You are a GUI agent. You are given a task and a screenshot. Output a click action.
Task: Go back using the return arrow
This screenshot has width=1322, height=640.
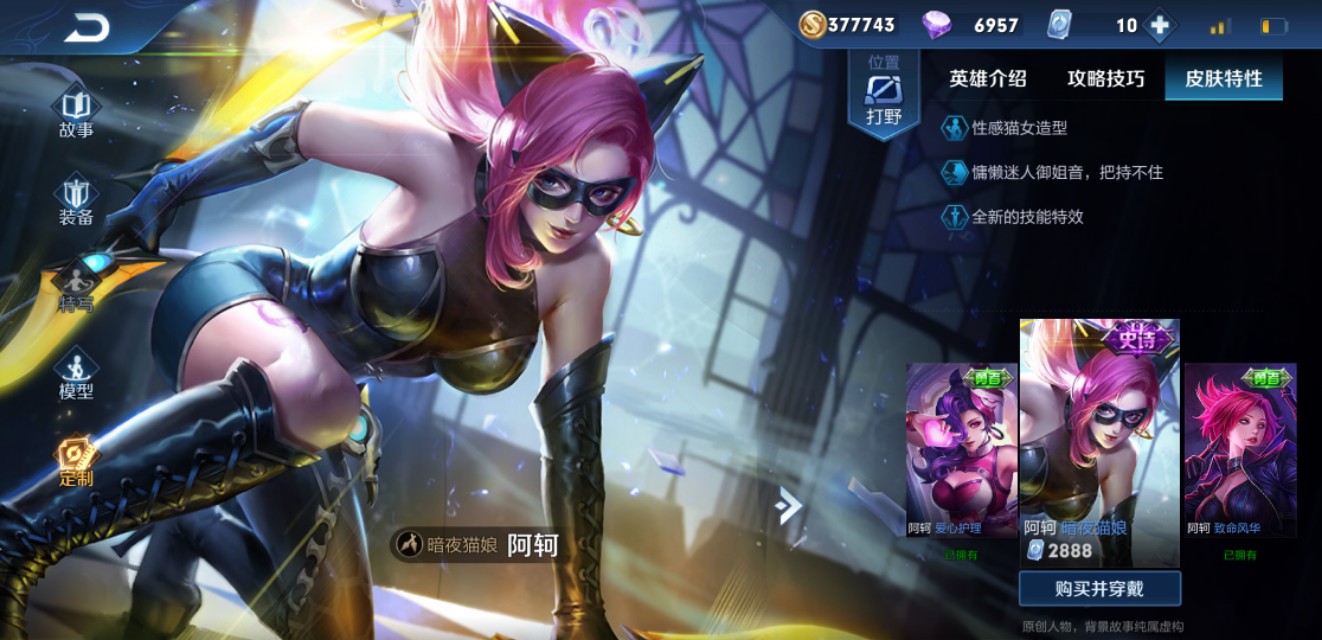[87, 28]
